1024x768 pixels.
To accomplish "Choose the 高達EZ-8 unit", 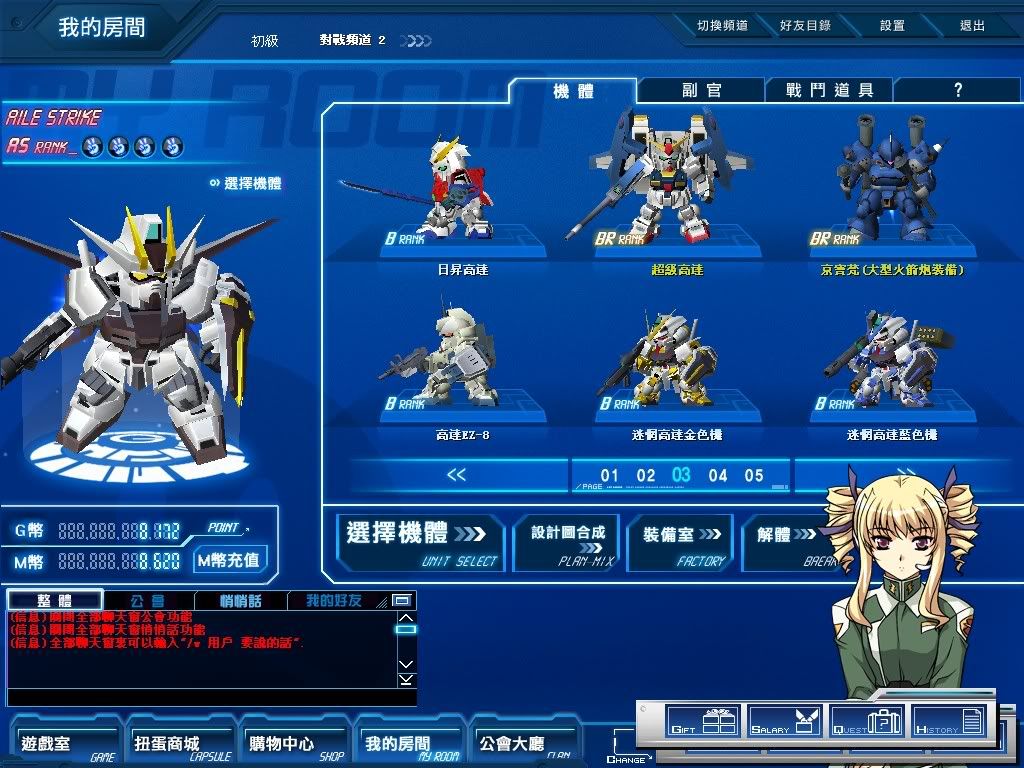I will click(x=462, y=362).
